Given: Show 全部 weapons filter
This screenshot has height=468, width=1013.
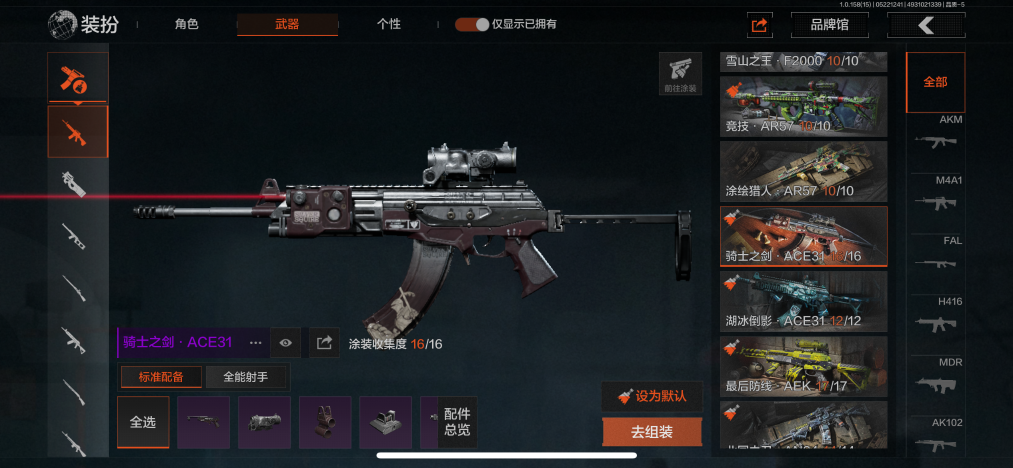Looking at the screenshot, I should click(x=935, y=82).
